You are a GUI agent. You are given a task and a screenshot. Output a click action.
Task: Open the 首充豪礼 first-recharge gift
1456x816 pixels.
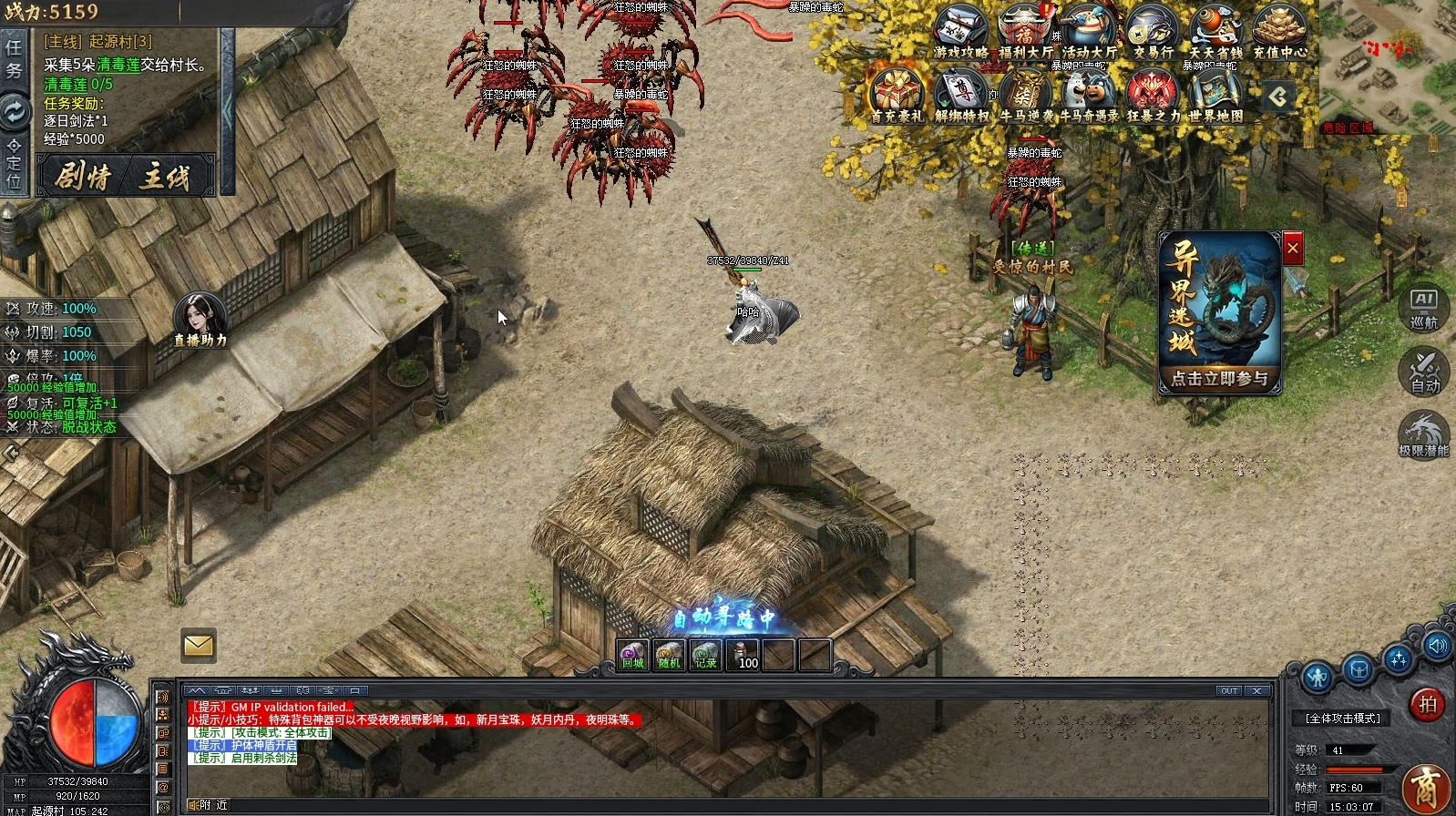(897, 96)
